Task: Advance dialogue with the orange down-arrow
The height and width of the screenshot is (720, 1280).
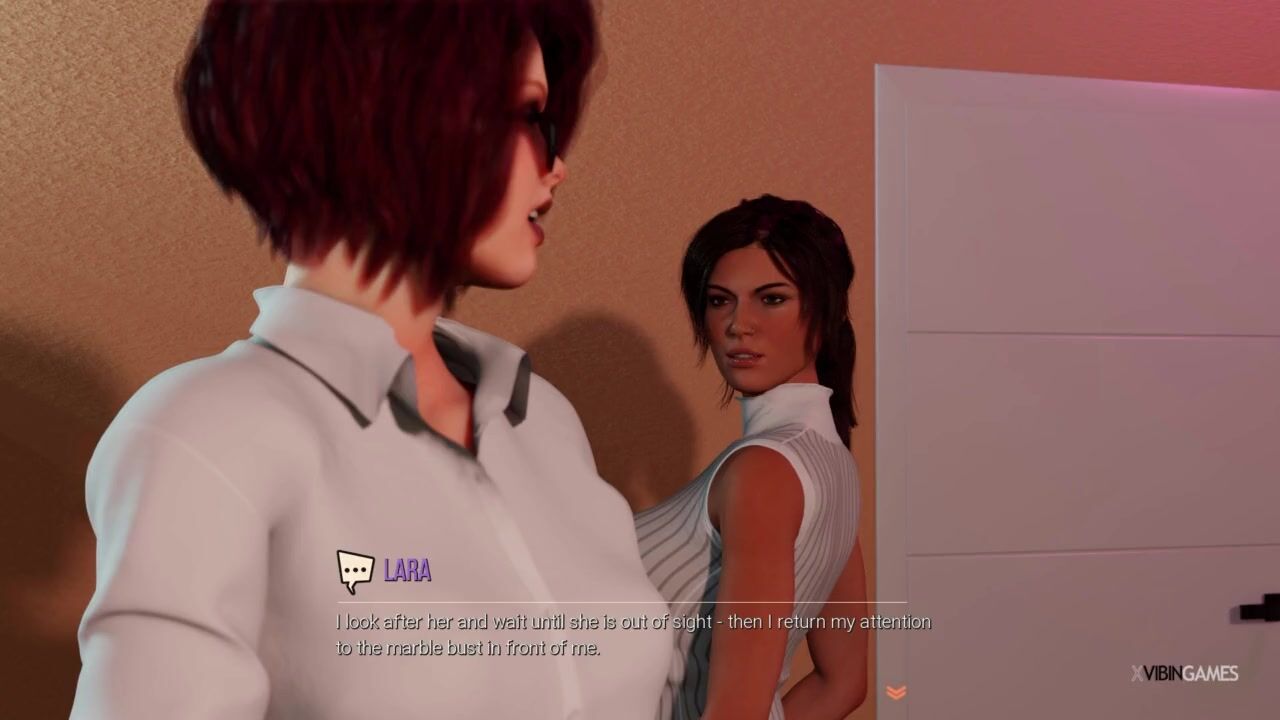Action: tap(896, 692)
